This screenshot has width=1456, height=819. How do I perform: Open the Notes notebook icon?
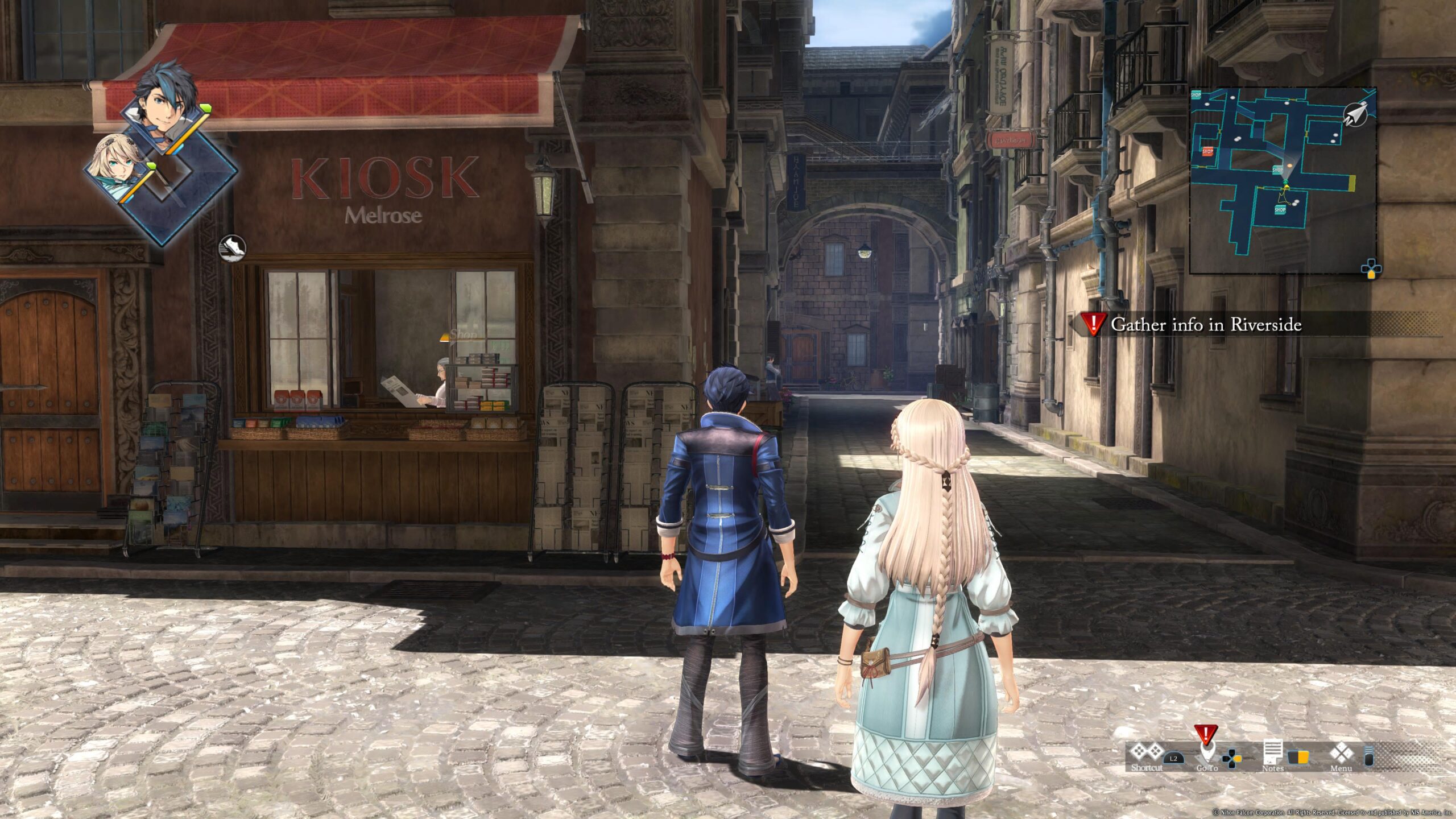1272,753
